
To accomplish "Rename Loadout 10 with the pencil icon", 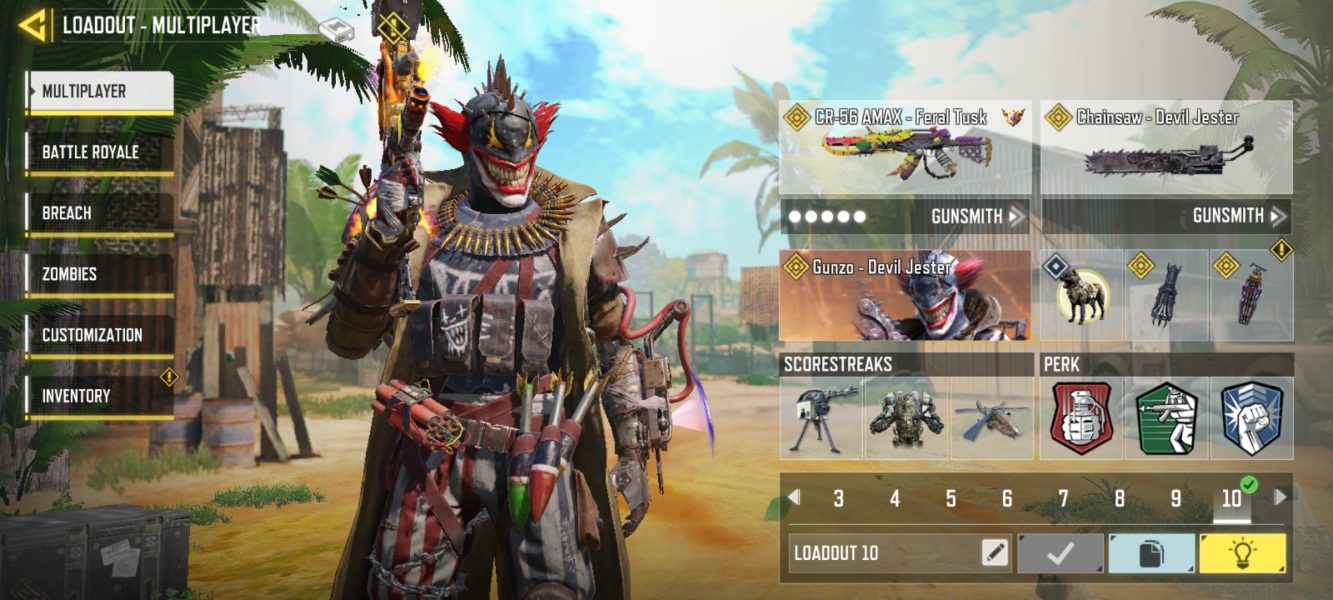I will (x=995, y=553).
